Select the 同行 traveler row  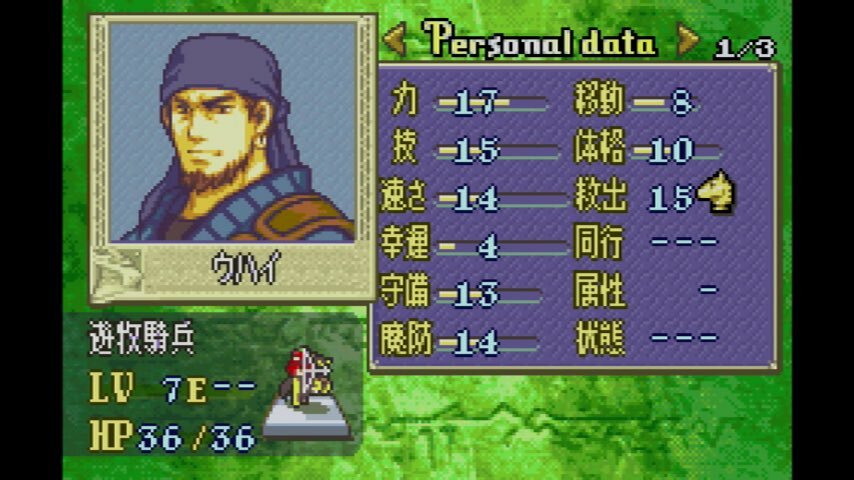coord(645,243)
